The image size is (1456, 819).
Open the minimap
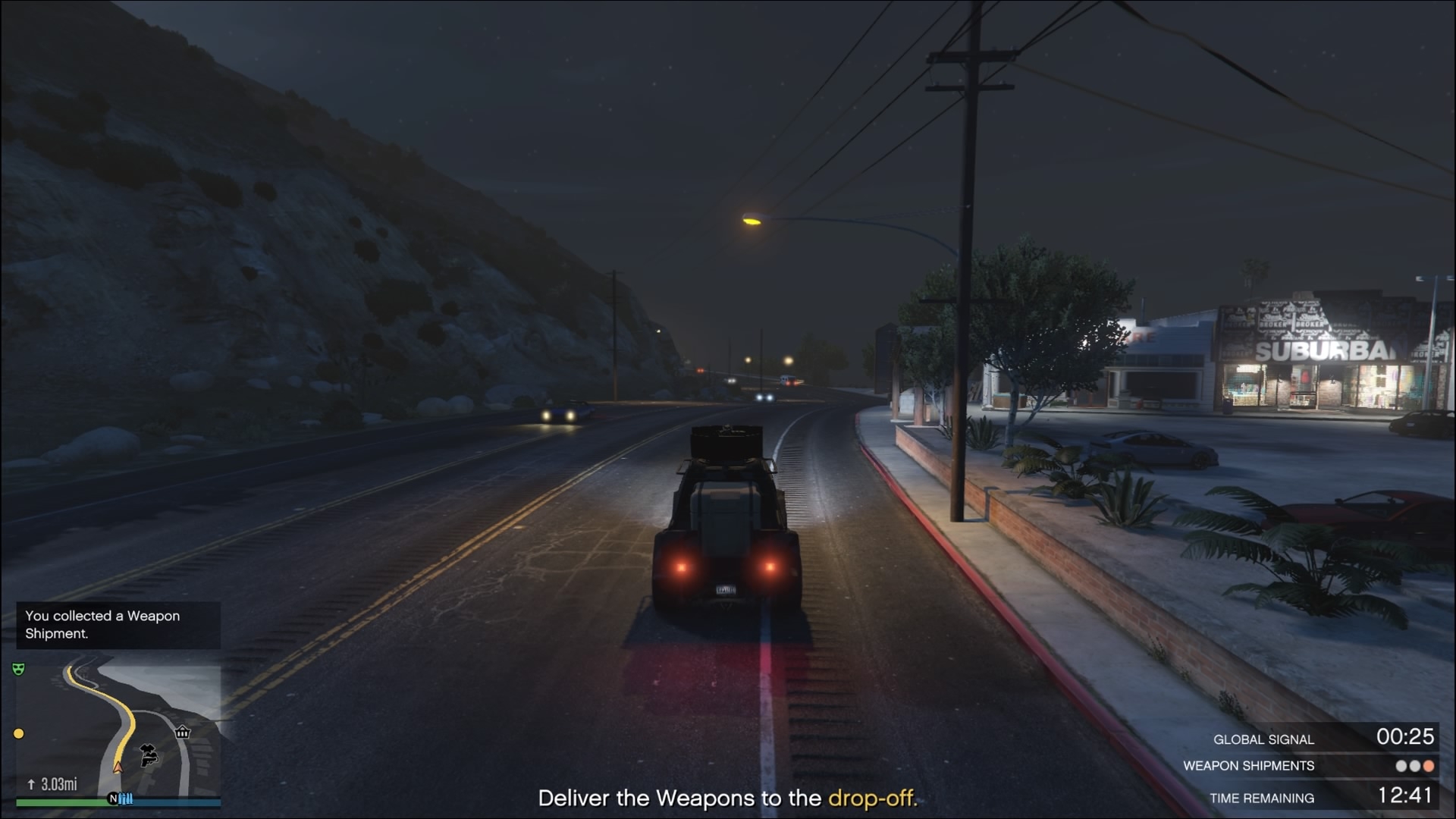point(118,728)
